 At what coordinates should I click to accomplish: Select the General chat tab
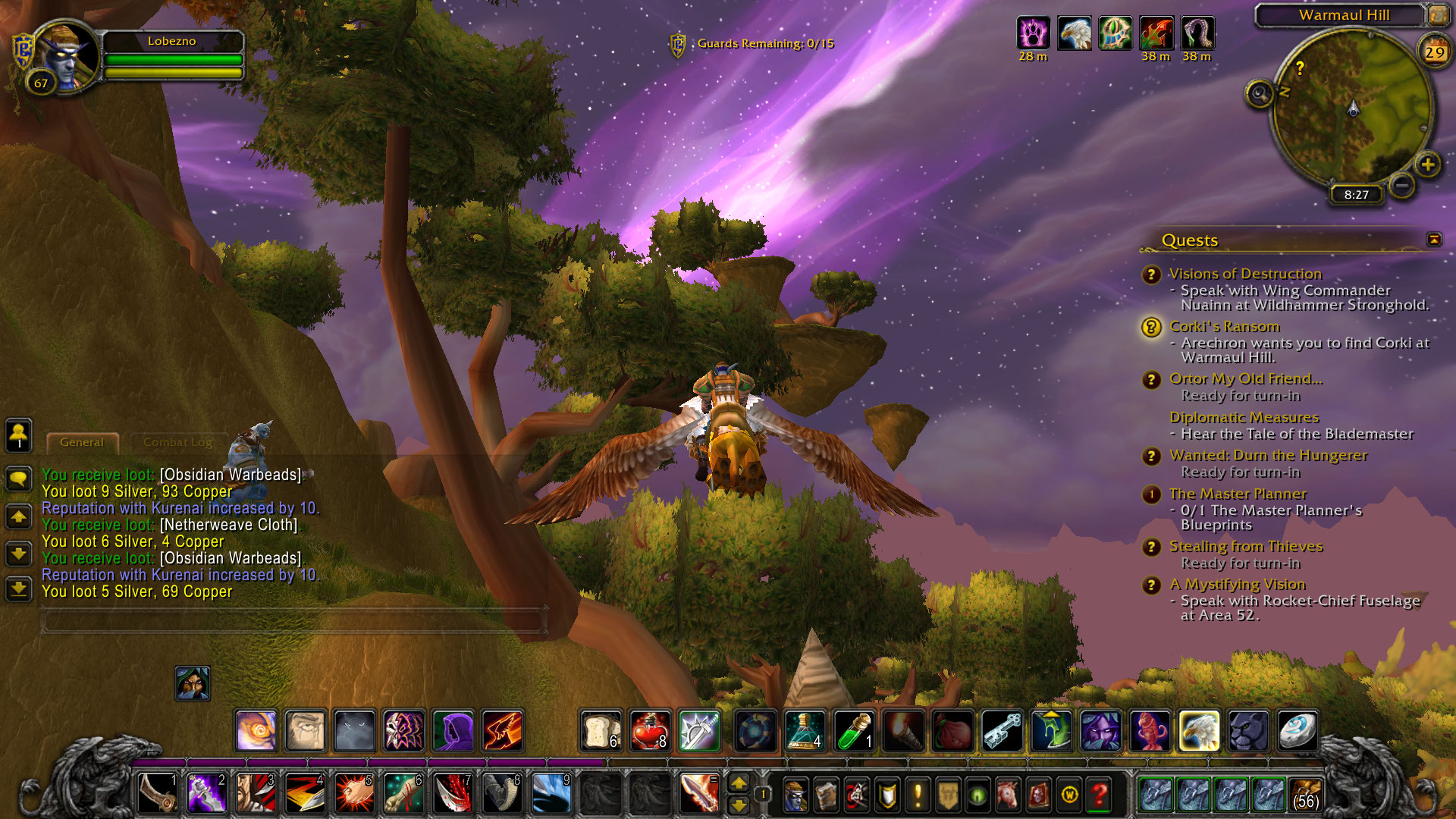coord(82,442)
